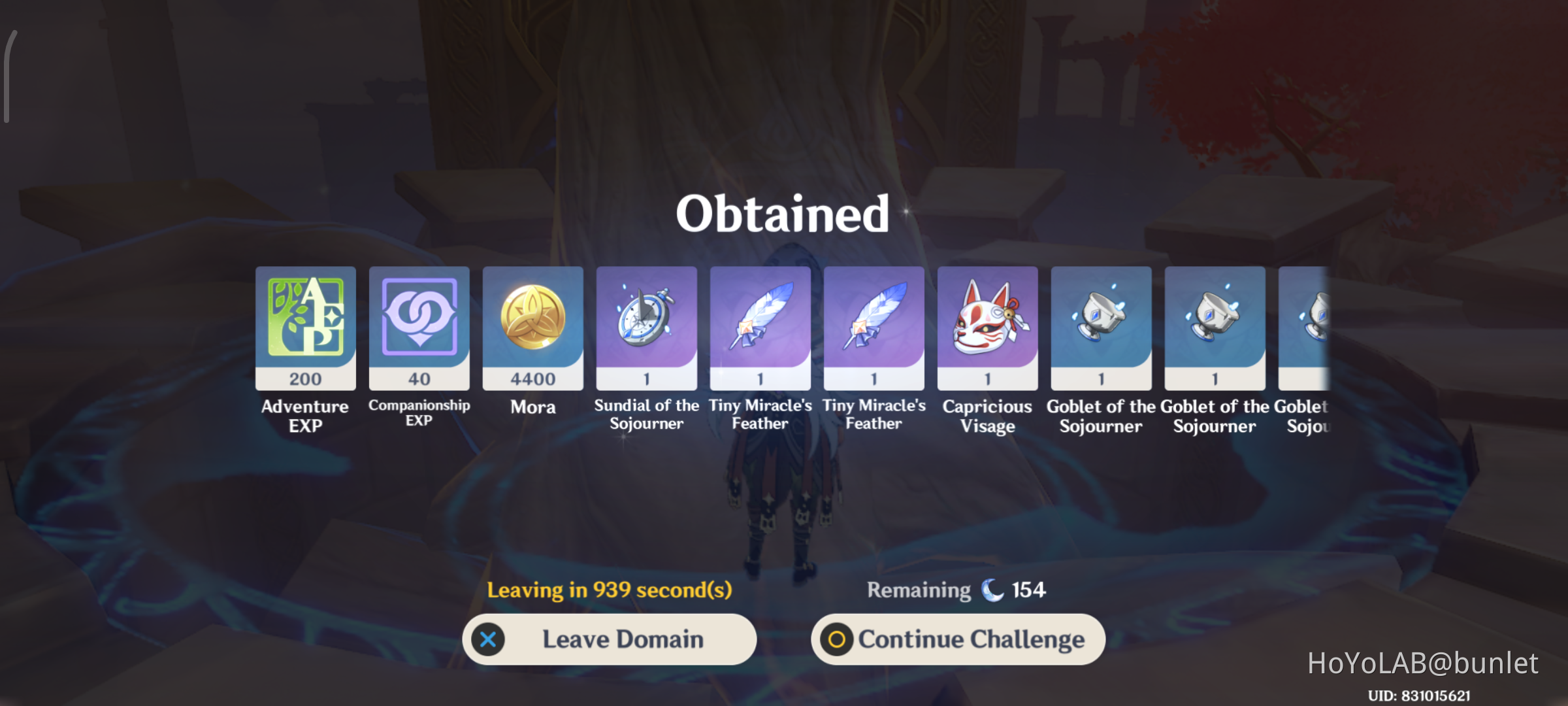Click the second Goblet of the Sojourner
This screenshot has height=706, width=1568.
1214,324
